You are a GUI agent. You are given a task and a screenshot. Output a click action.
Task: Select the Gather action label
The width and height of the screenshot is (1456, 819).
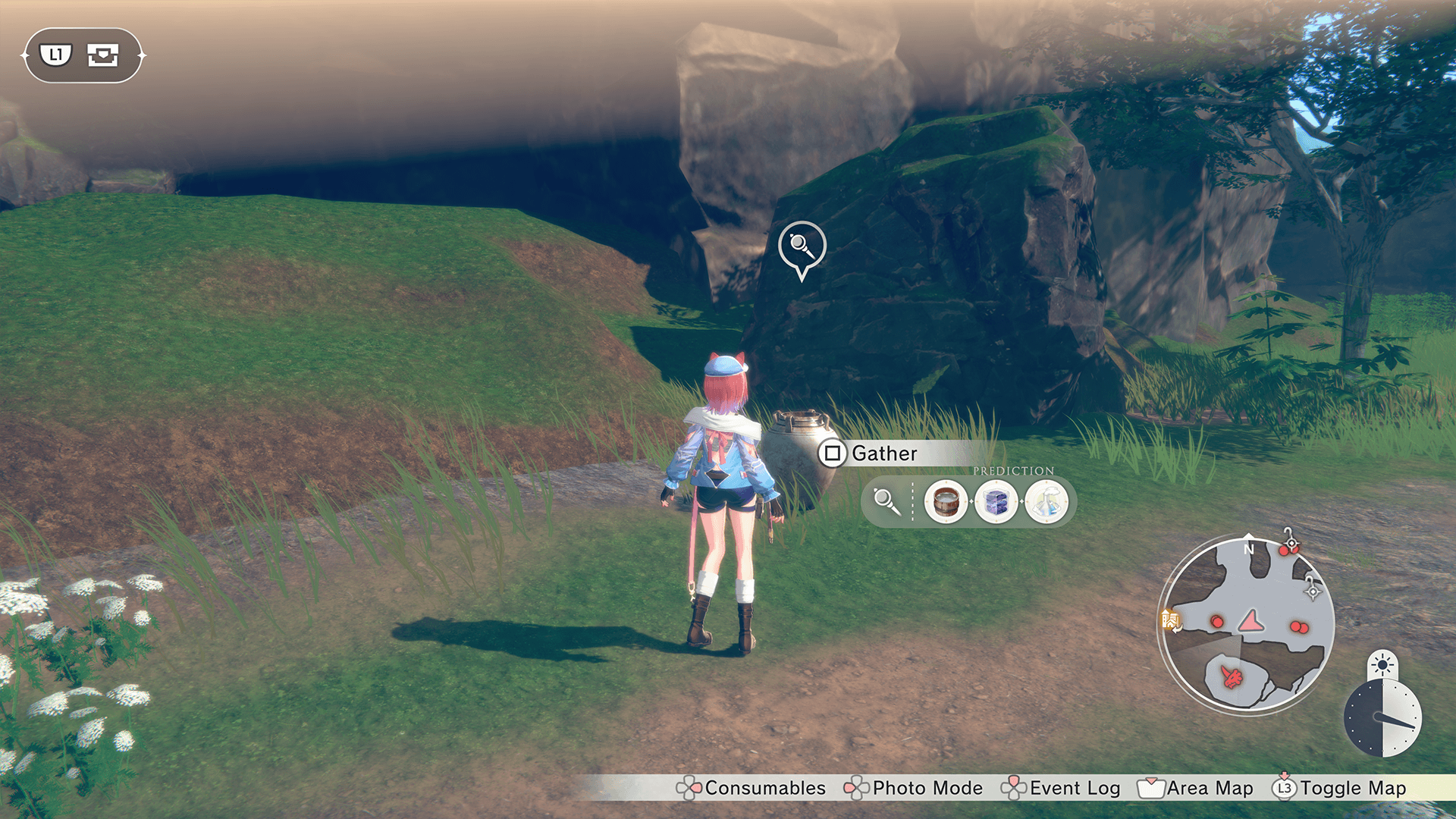883,453
